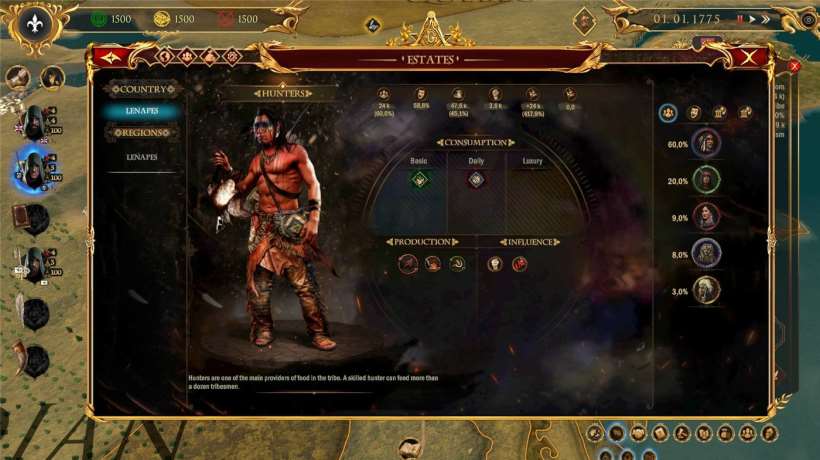Switch to the theater mask filter tab
This screenshot has width=820, height=460.
click(x=694, y=112)
